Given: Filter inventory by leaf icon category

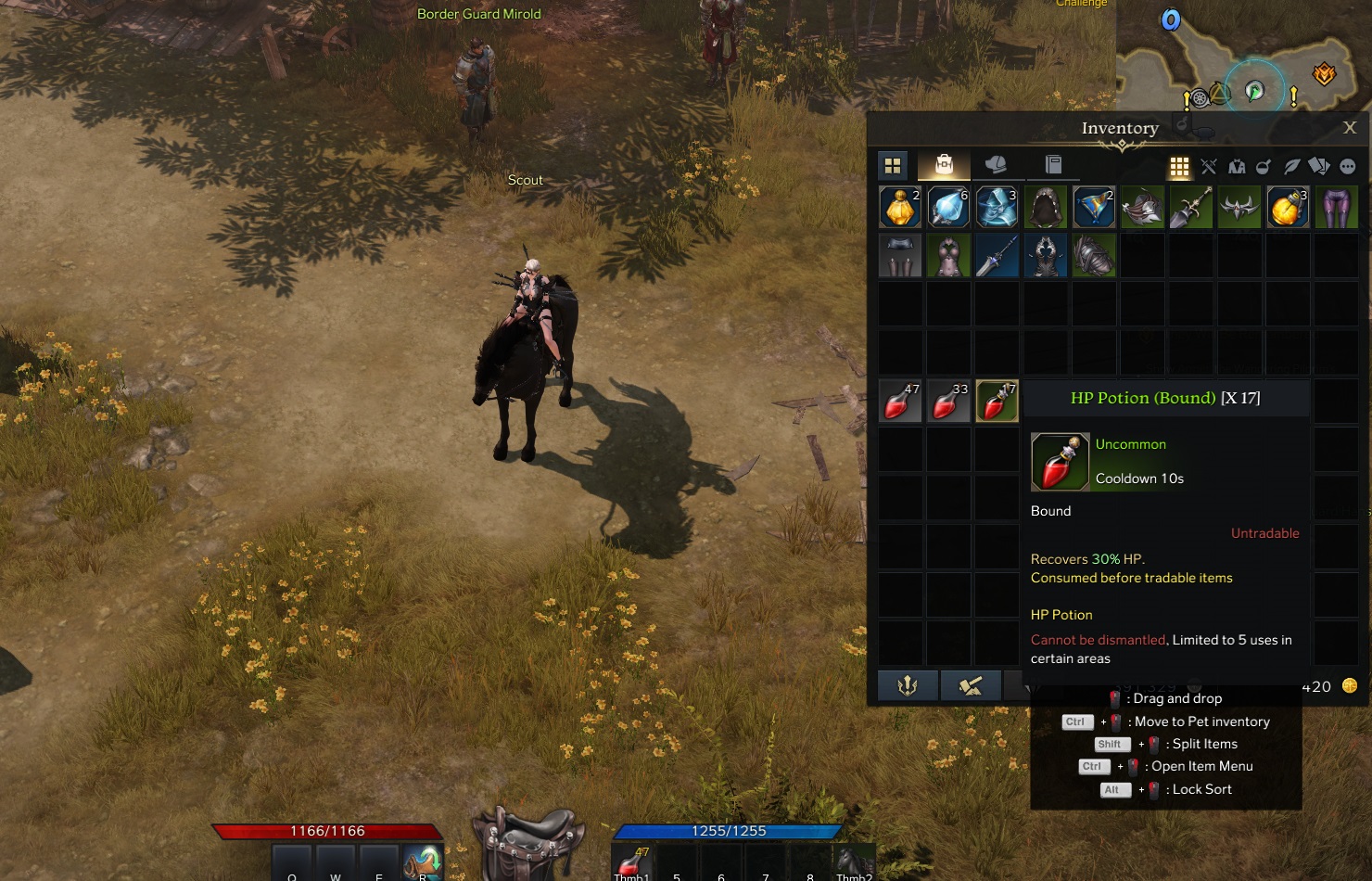Looking at the screenshot, I should click(1291, 167).
